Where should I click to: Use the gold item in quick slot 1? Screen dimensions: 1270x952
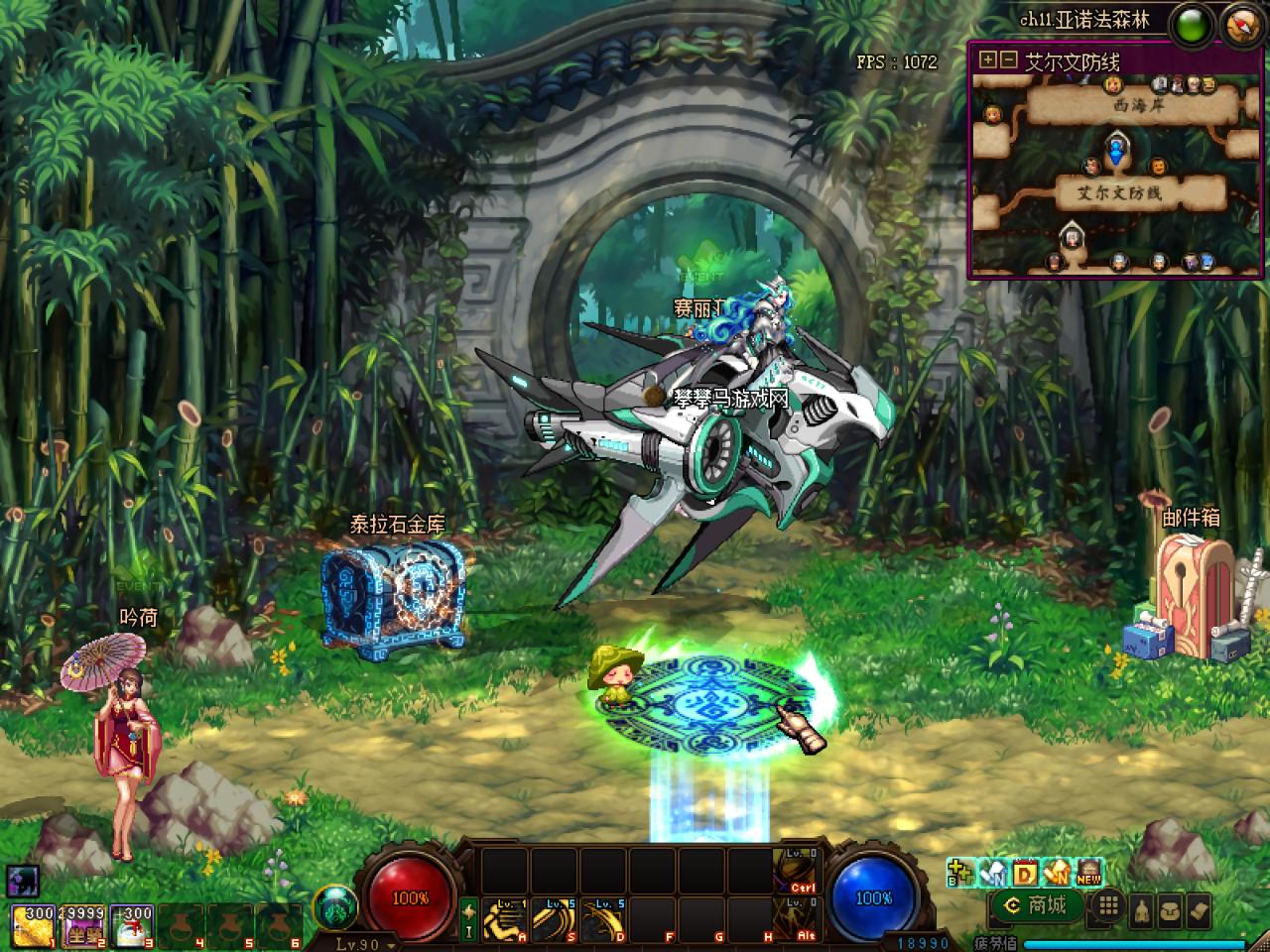coord(32,925)
